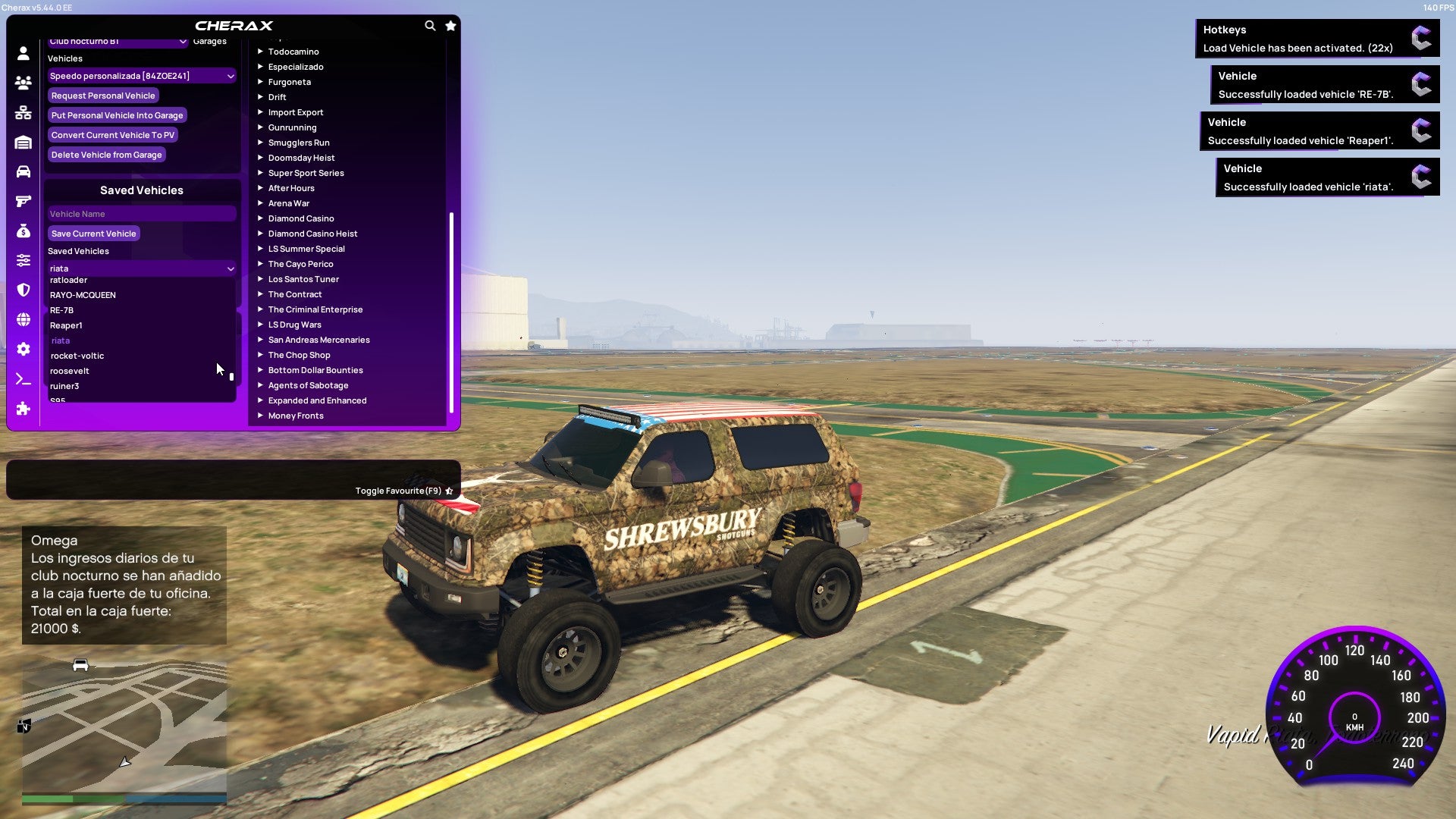Select the Weapons pistol icon
This screenshot has width=1456, height=819.
pyautogui.click(x=23, y=200)
